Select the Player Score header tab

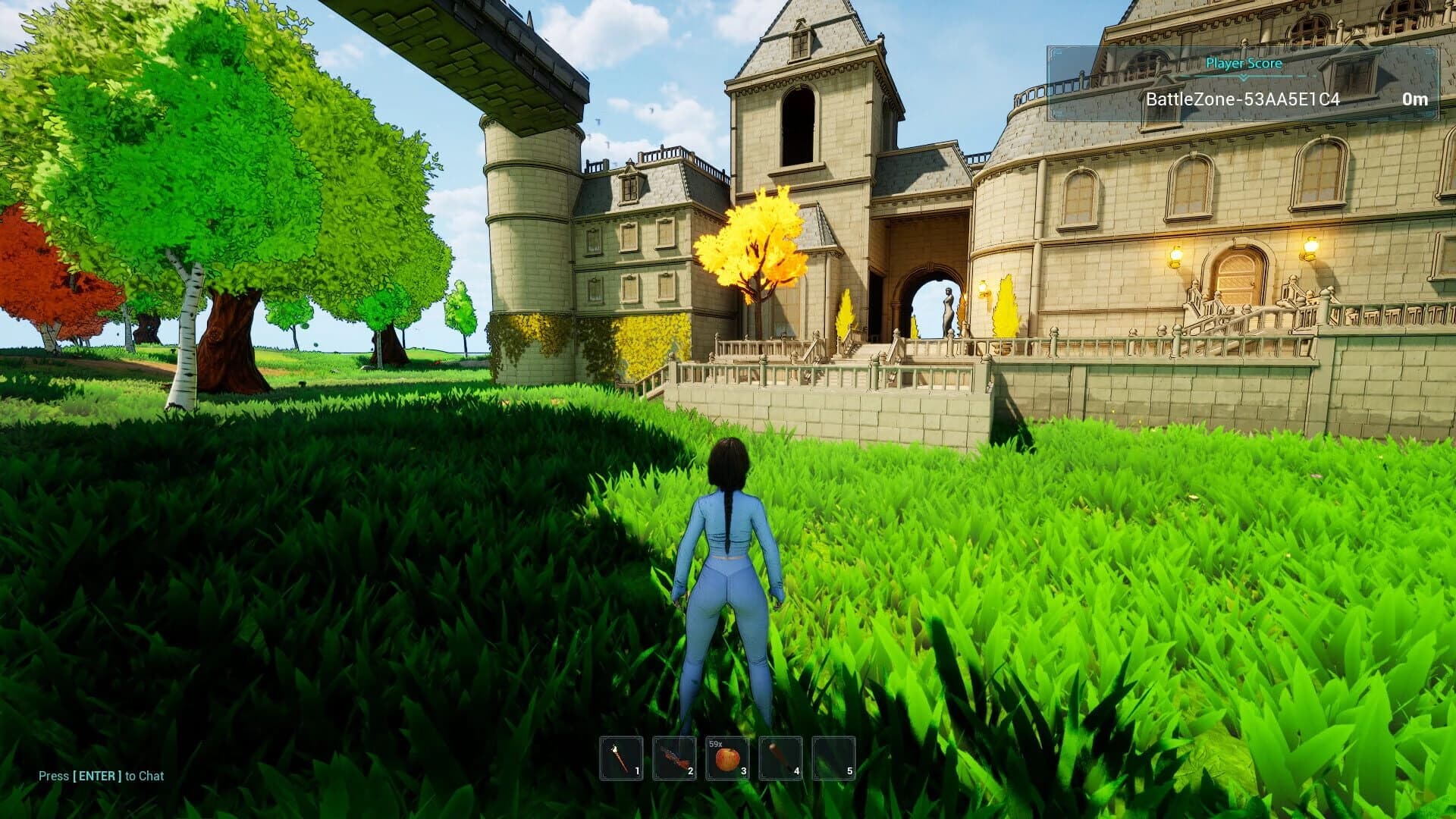pos(1245,64)
